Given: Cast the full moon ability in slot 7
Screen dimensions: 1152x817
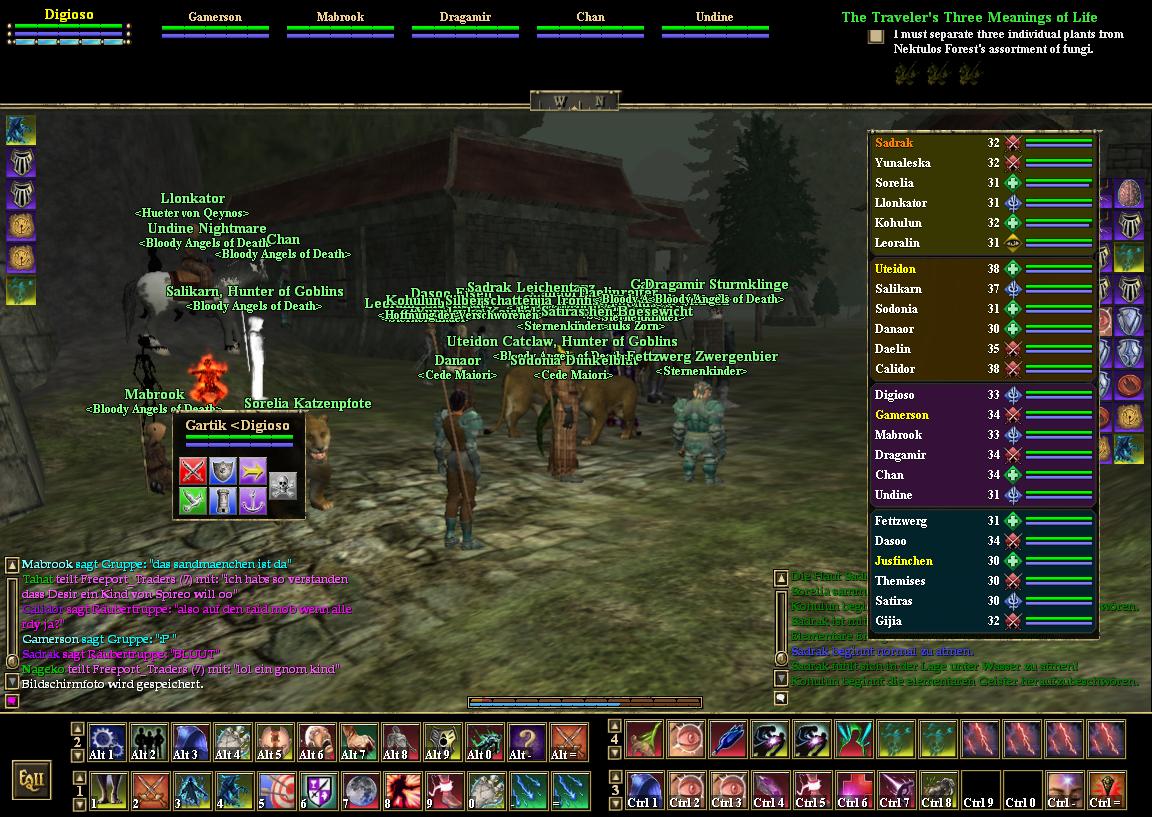Looking at the screenshot, I should 358,790.
